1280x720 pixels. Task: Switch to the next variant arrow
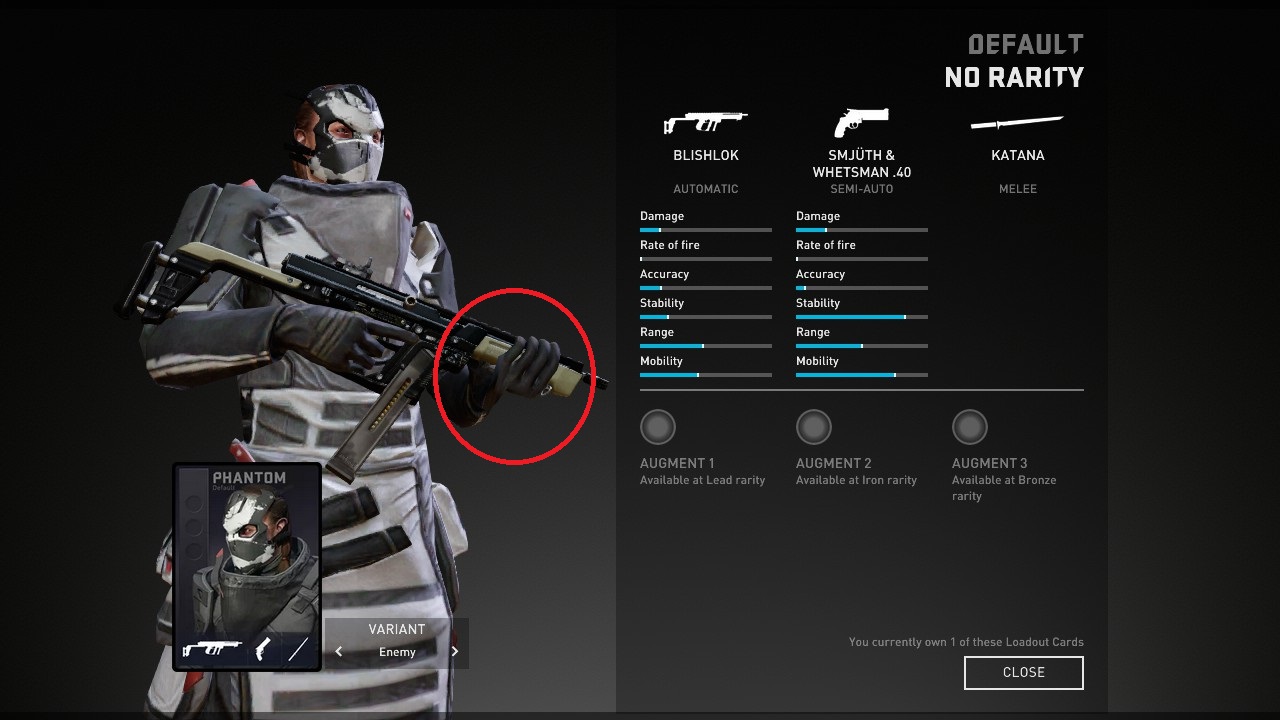click(x=455, y=652)
